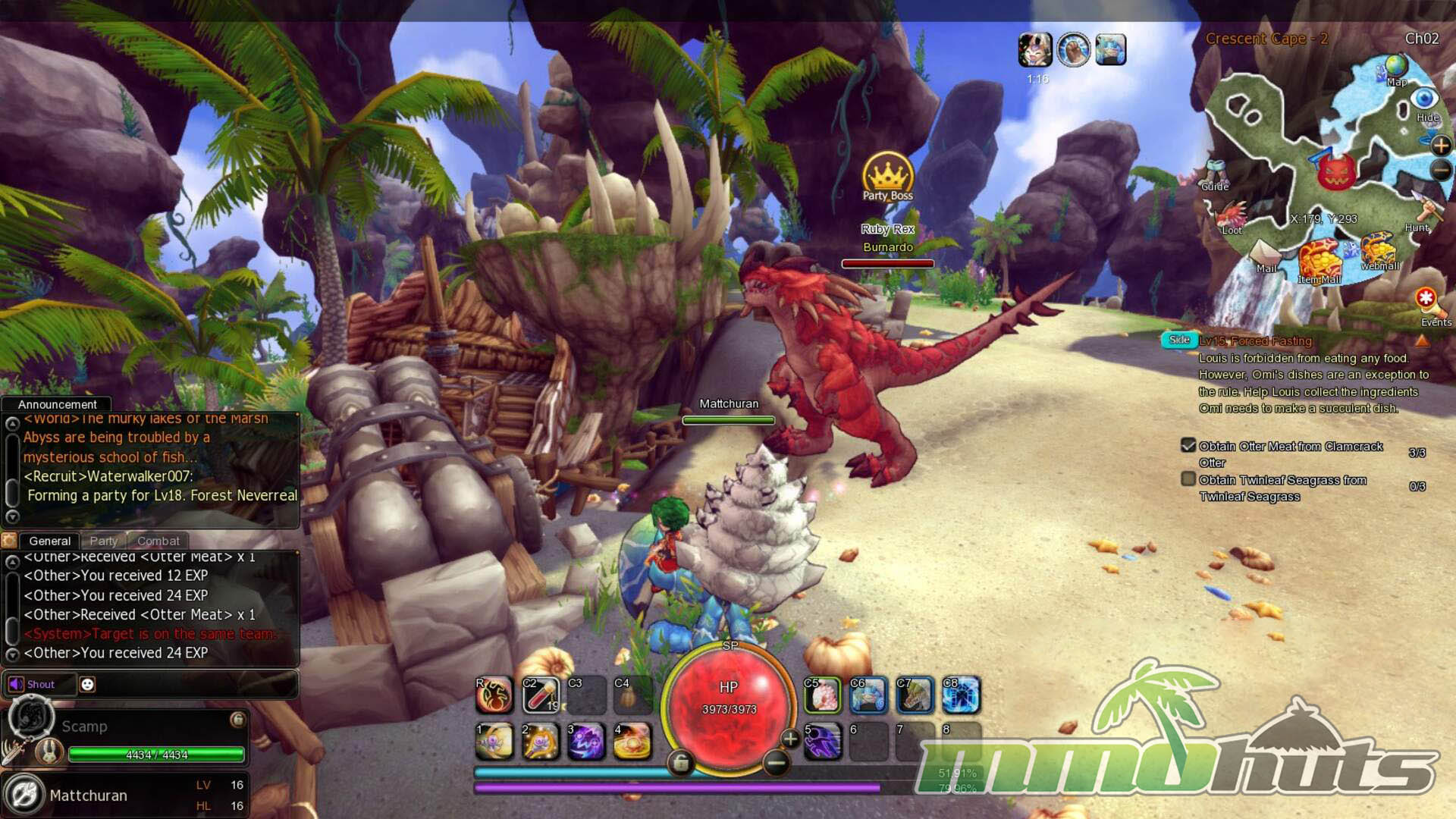
Task: Switch to the Party chat tab
Action: tap(104, 541)
